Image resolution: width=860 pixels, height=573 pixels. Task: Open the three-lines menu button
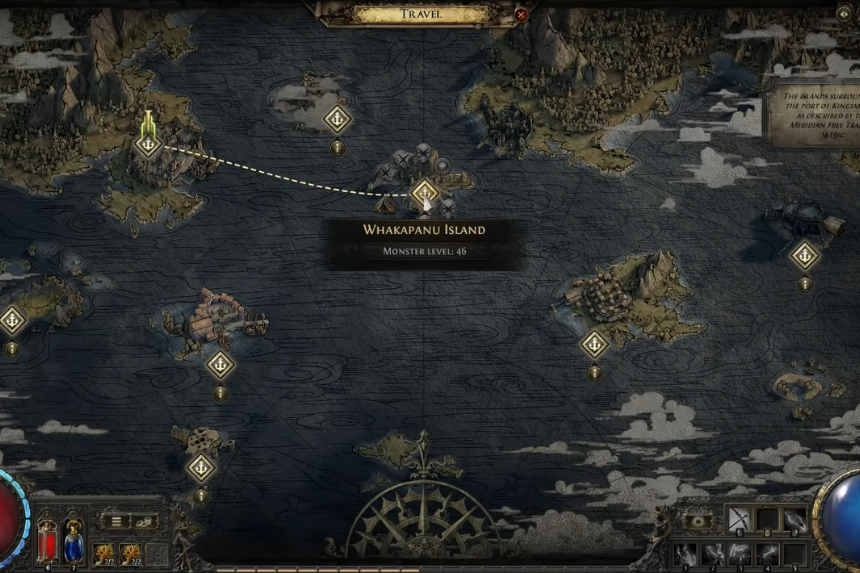point(116,521)
